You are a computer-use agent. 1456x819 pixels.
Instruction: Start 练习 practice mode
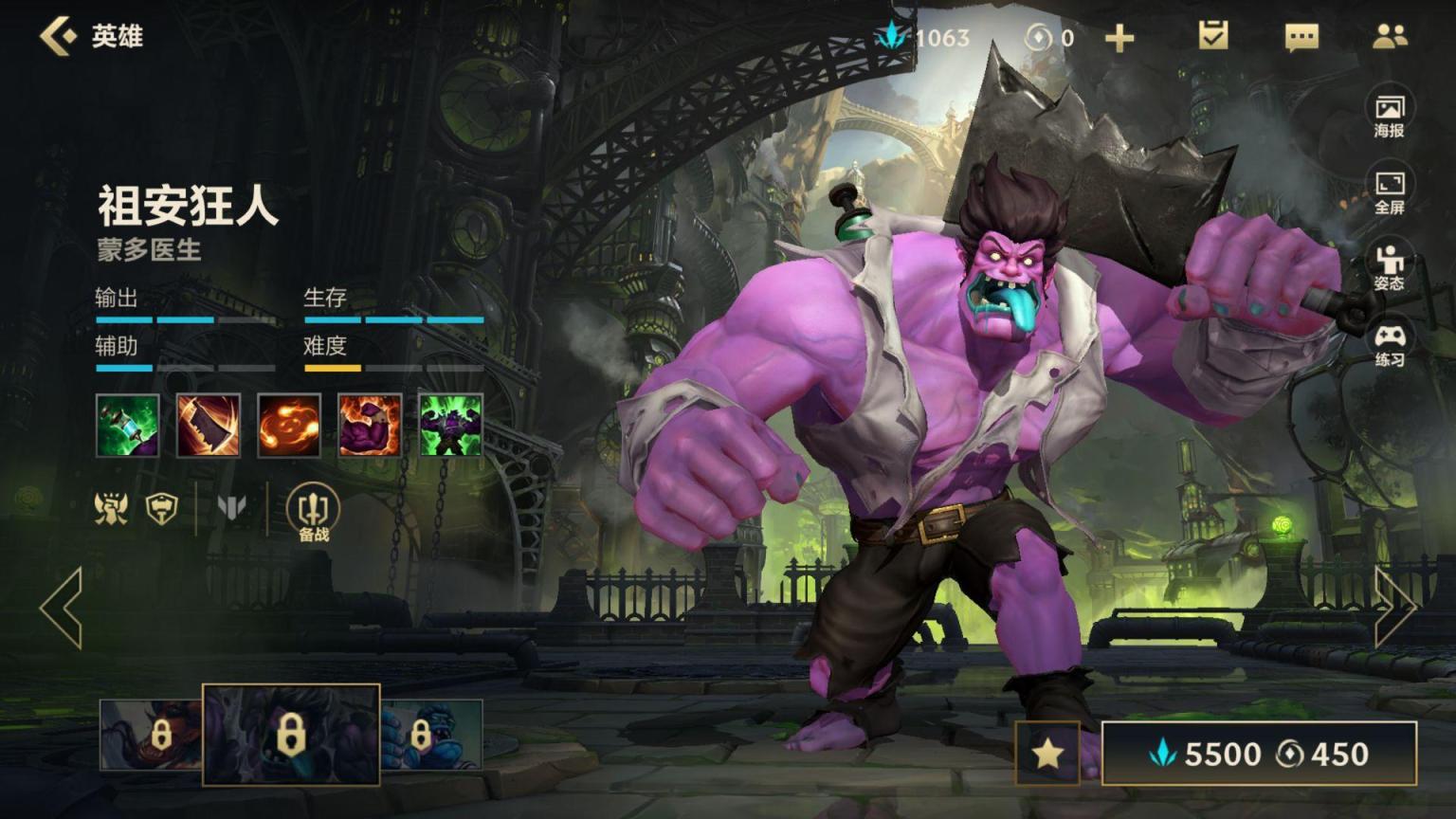tap(1390, 345)
